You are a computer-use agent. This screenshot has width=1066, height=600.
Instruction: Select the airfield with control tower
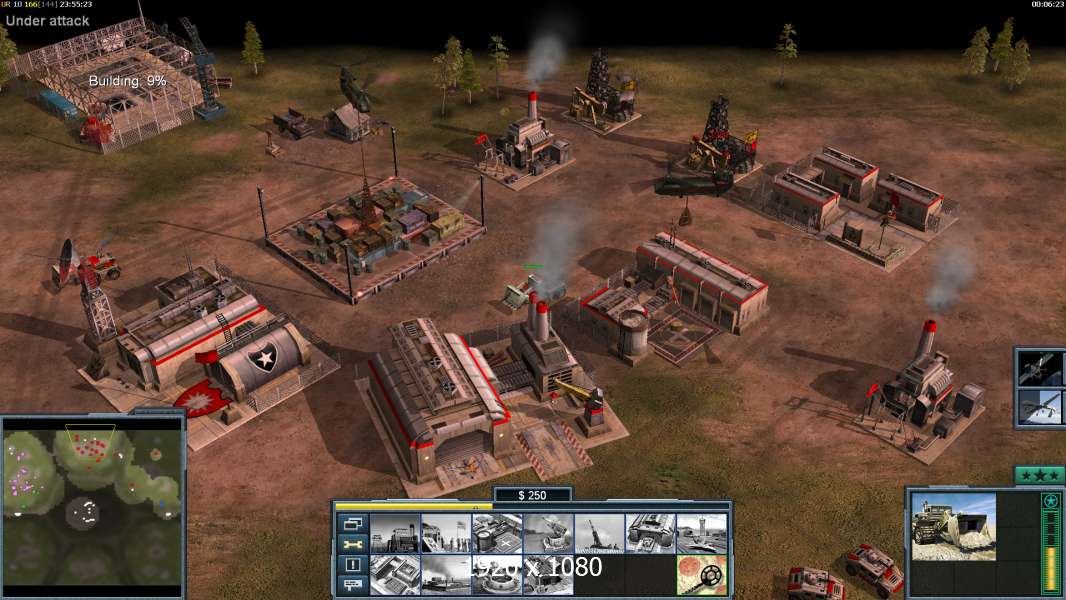(x=701, y=533)
